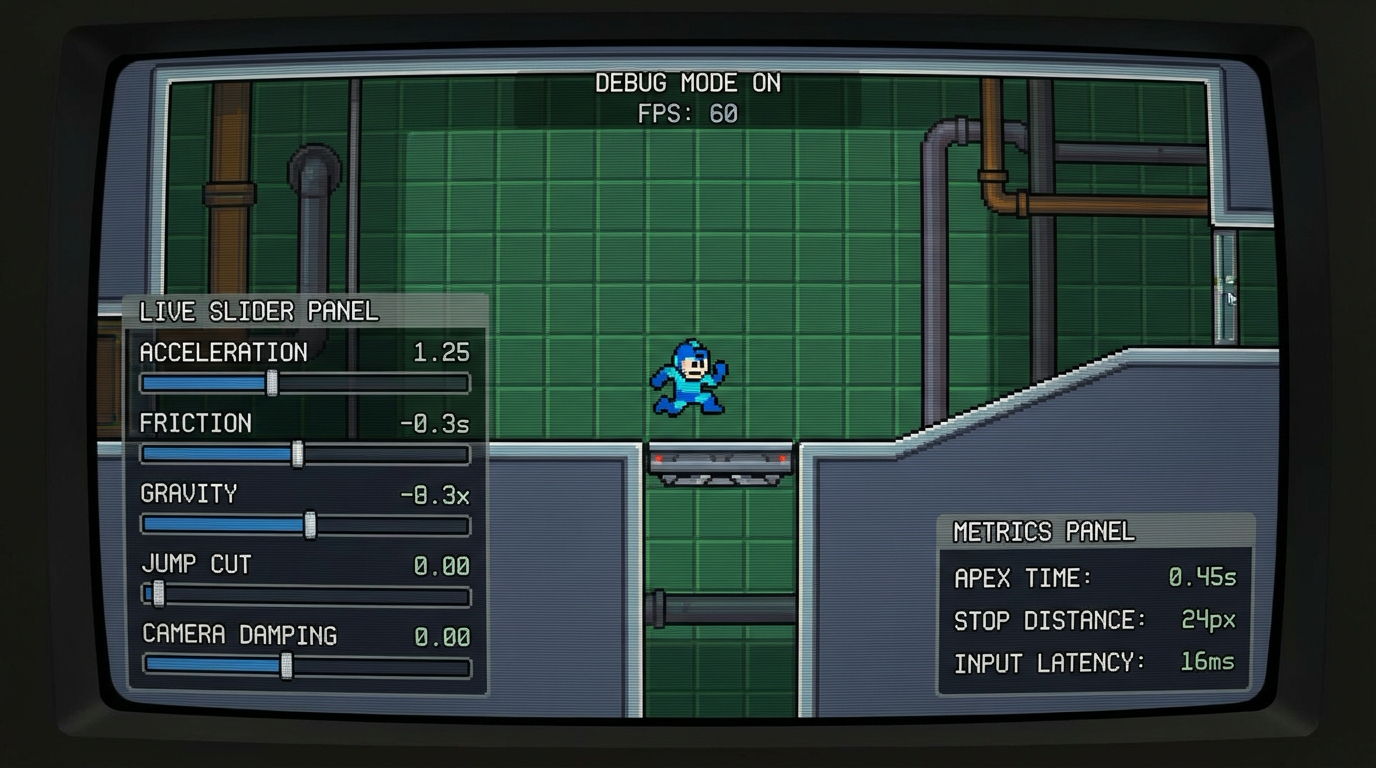Click the FPS: 60 counter
This screenshot has height=768, width=1376.
[x=688, y=113]
